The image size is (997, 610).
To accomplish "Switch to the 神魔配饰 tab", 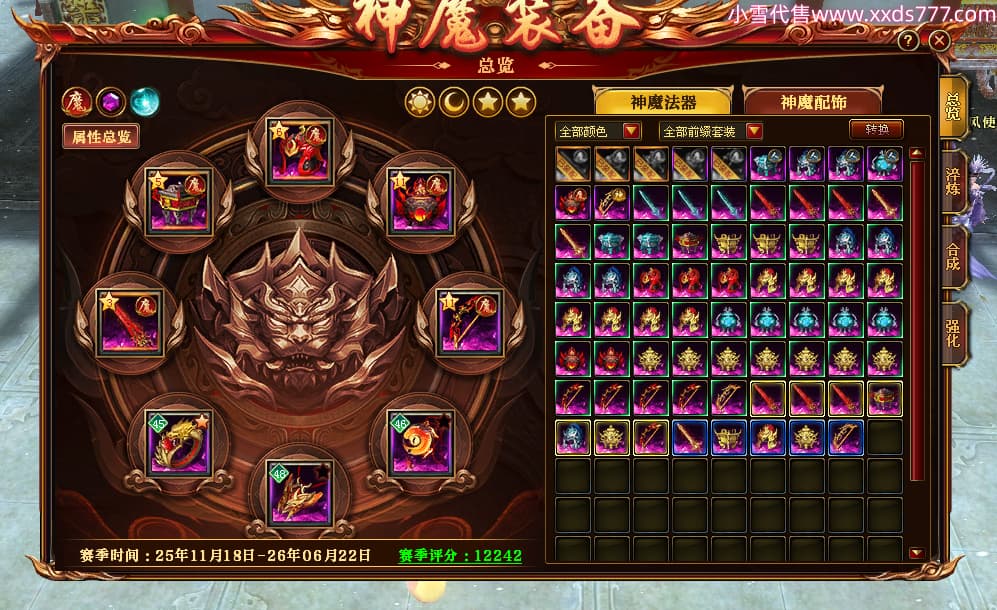I will point(811,102).
